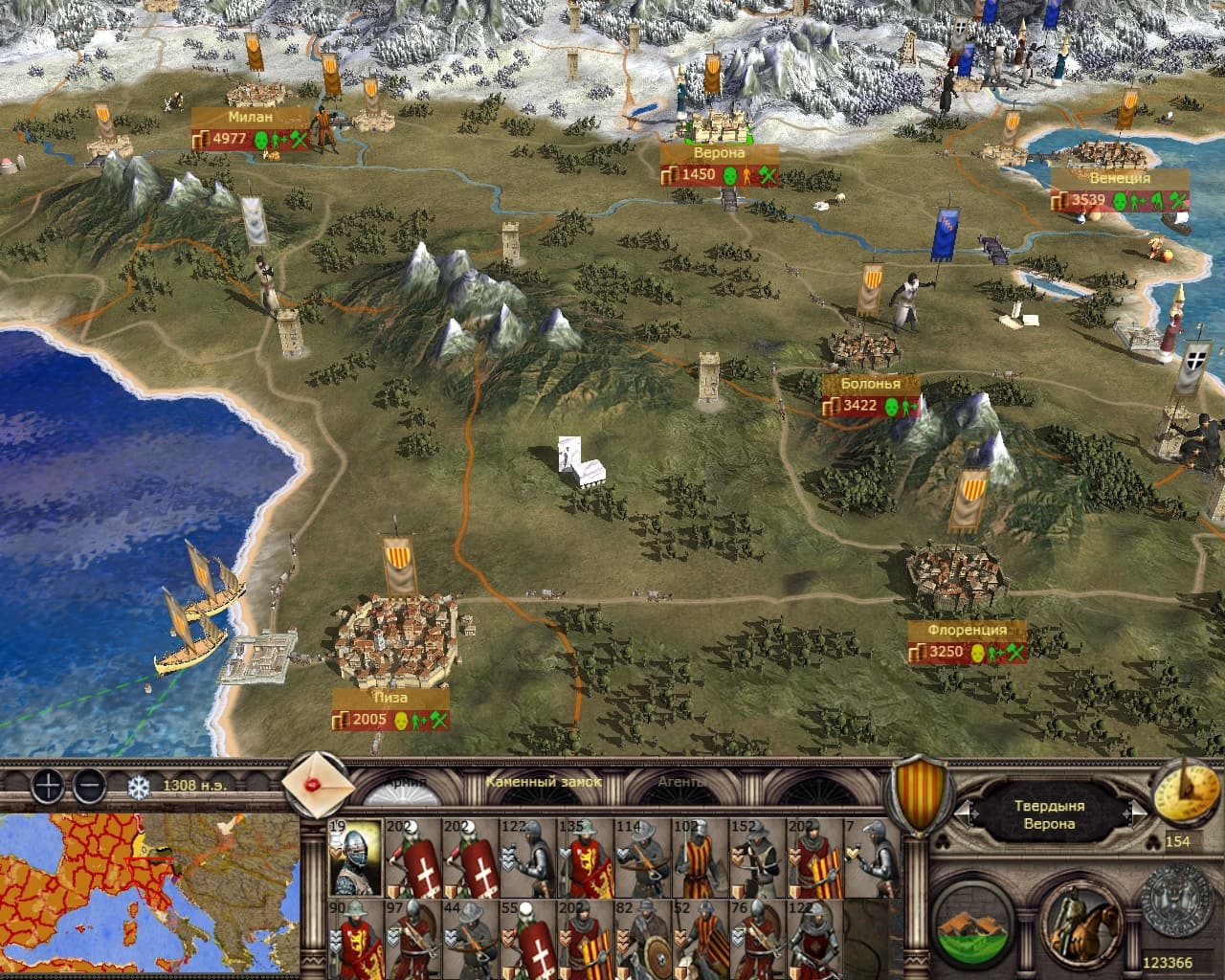
Task: Select the Каменный замок tab
Action: (544, 782)
